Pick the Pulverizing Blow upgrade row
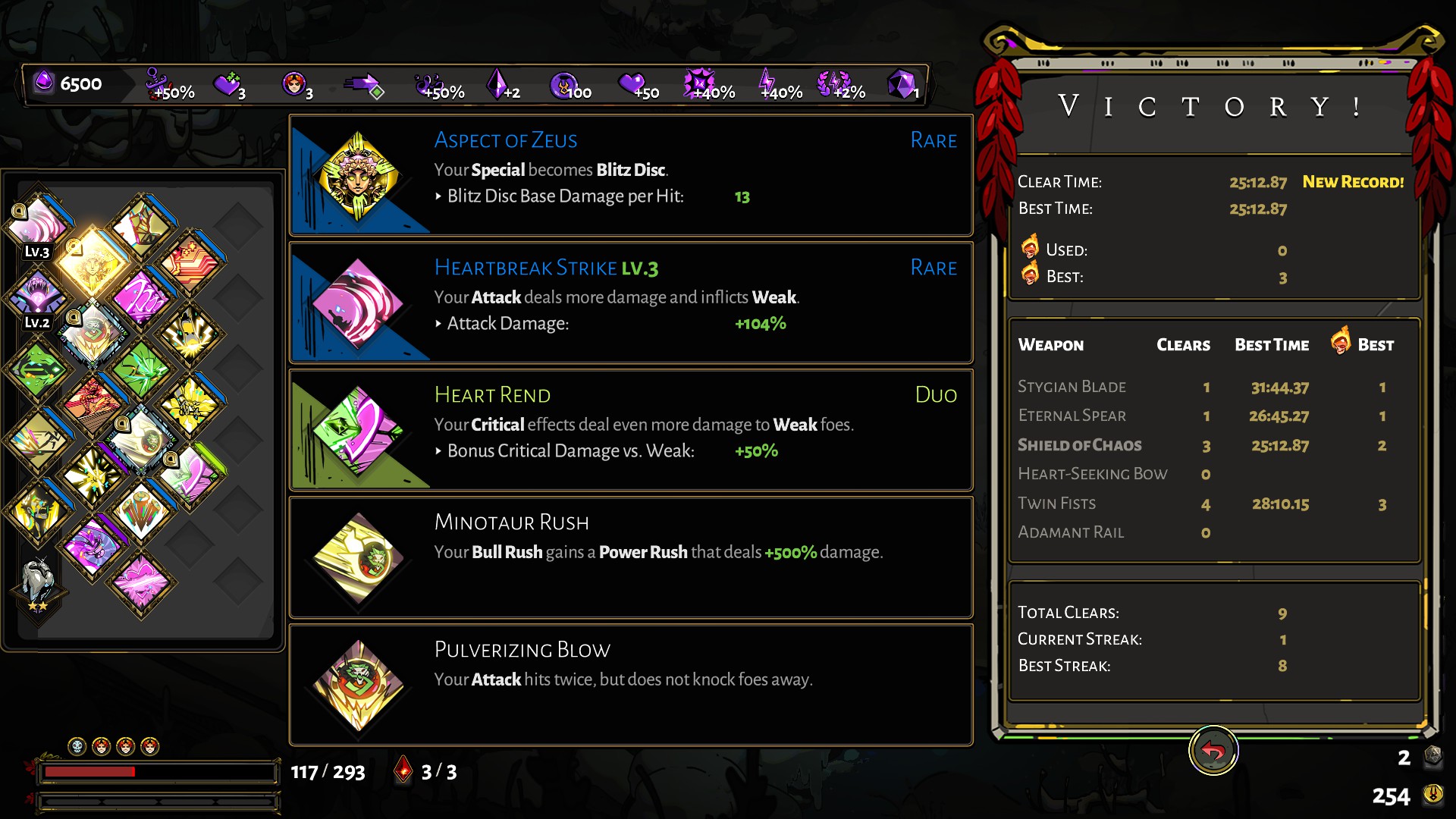This screenshot has height=819, width=1456. (631, 685)
